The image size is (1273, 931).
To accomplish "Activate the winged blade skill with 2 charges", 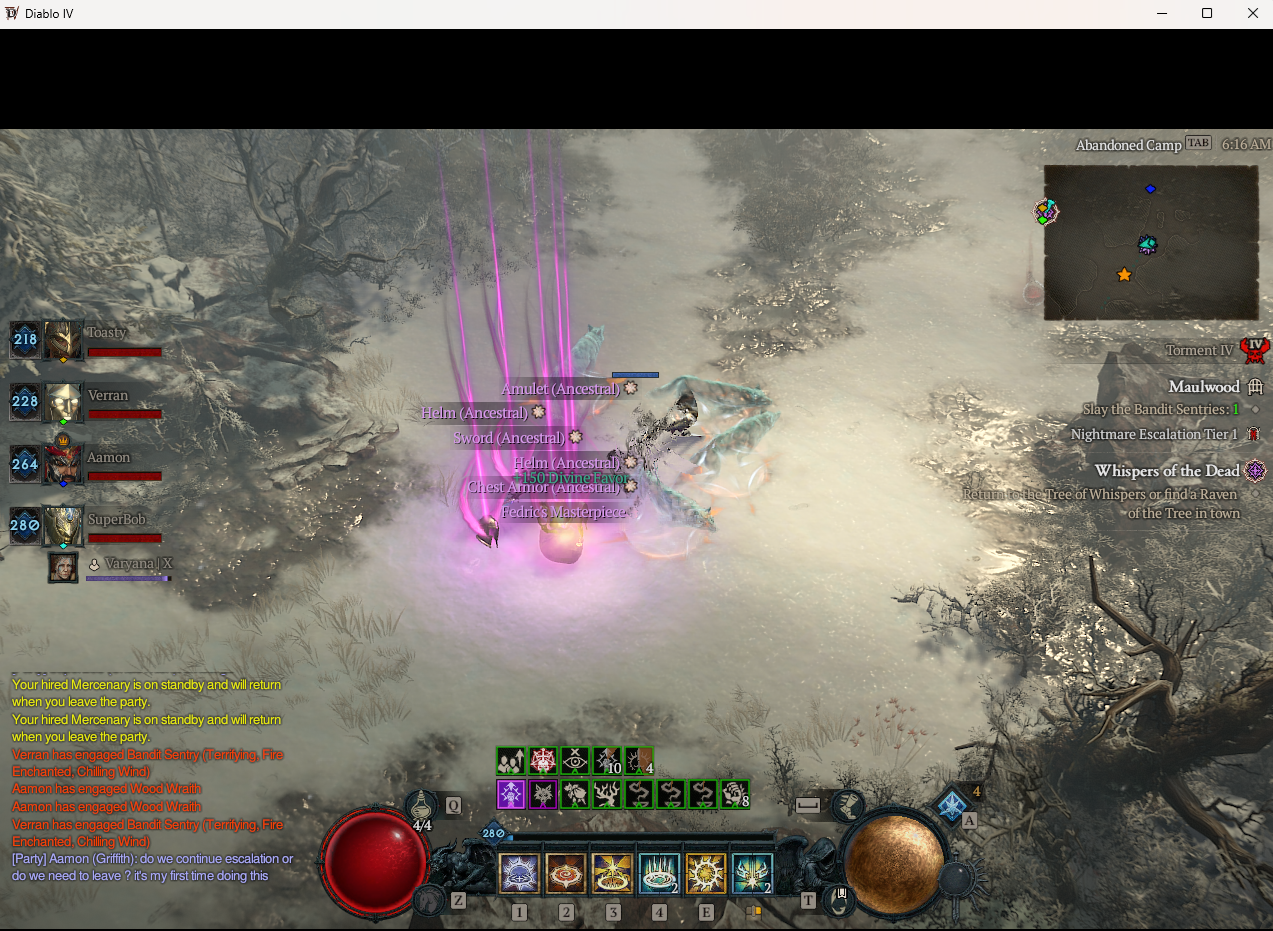I will 752,874.
